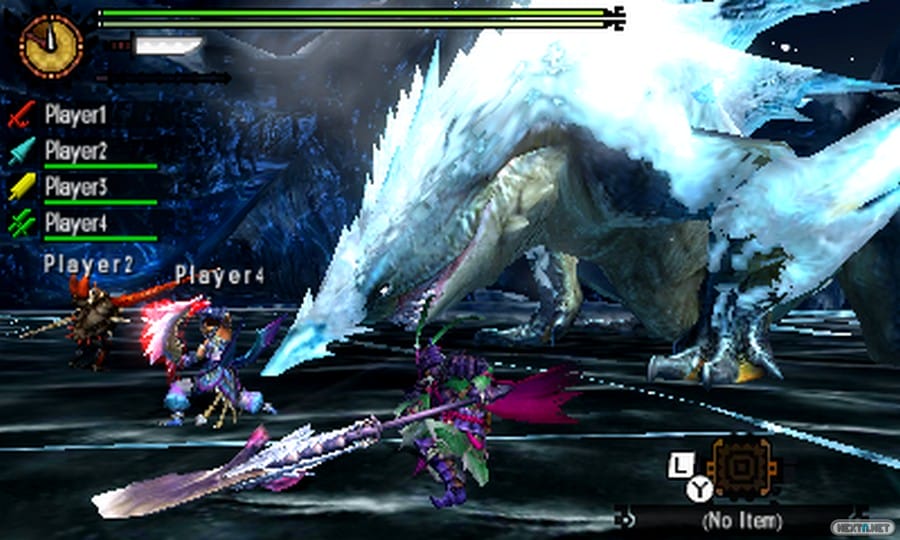Click the weapon sharpness gauge icon
The height and width of the screenshot is (540, 900).
166,46
